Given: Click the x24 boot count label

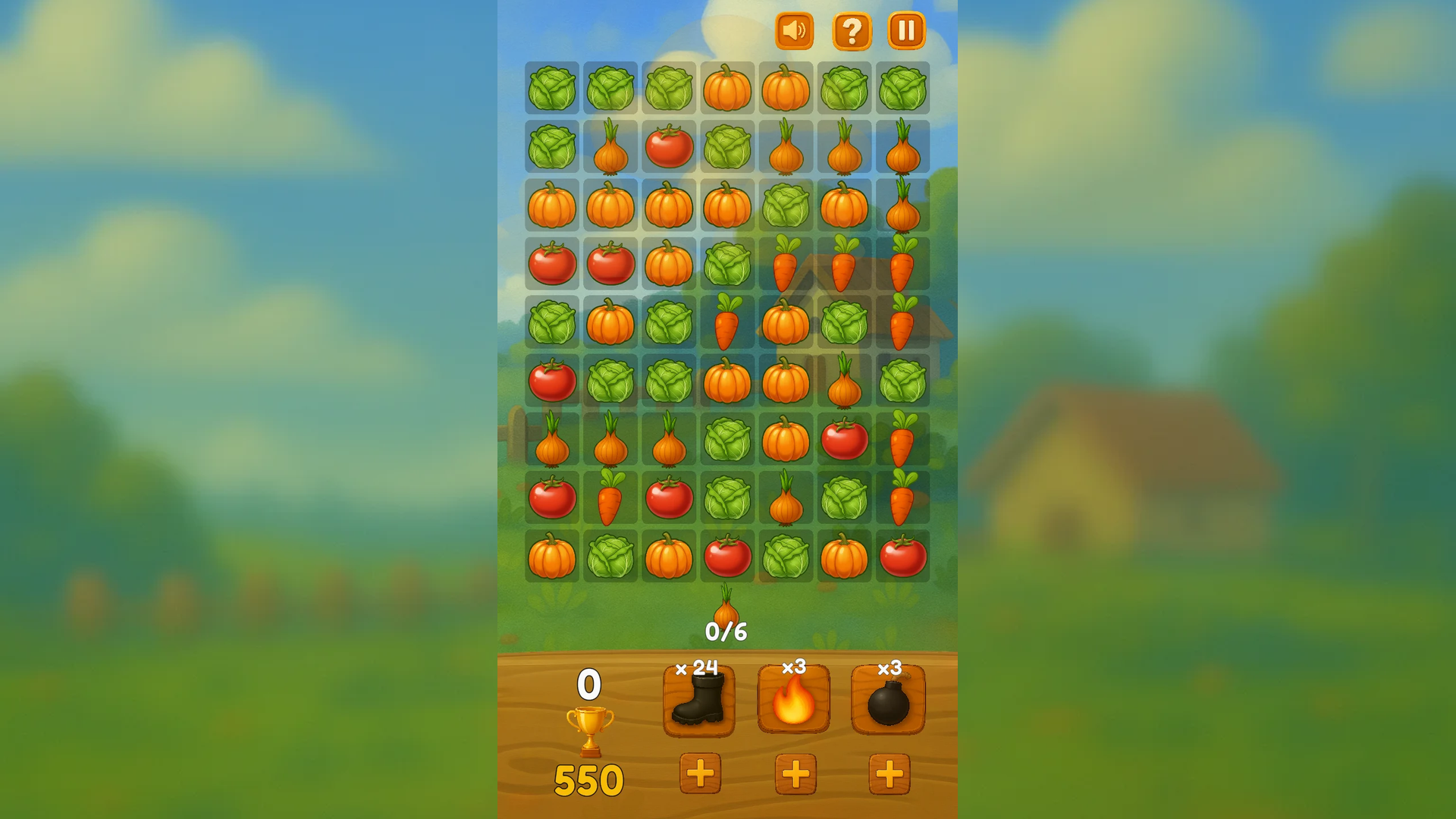Looking at the screenshot, I should click(x=698, y=667).
